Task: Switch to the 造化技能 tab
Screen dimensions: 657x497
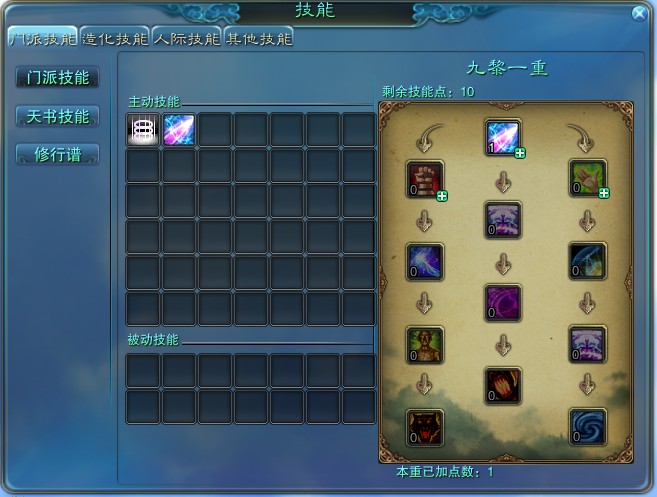Action: tap(114, 39)
